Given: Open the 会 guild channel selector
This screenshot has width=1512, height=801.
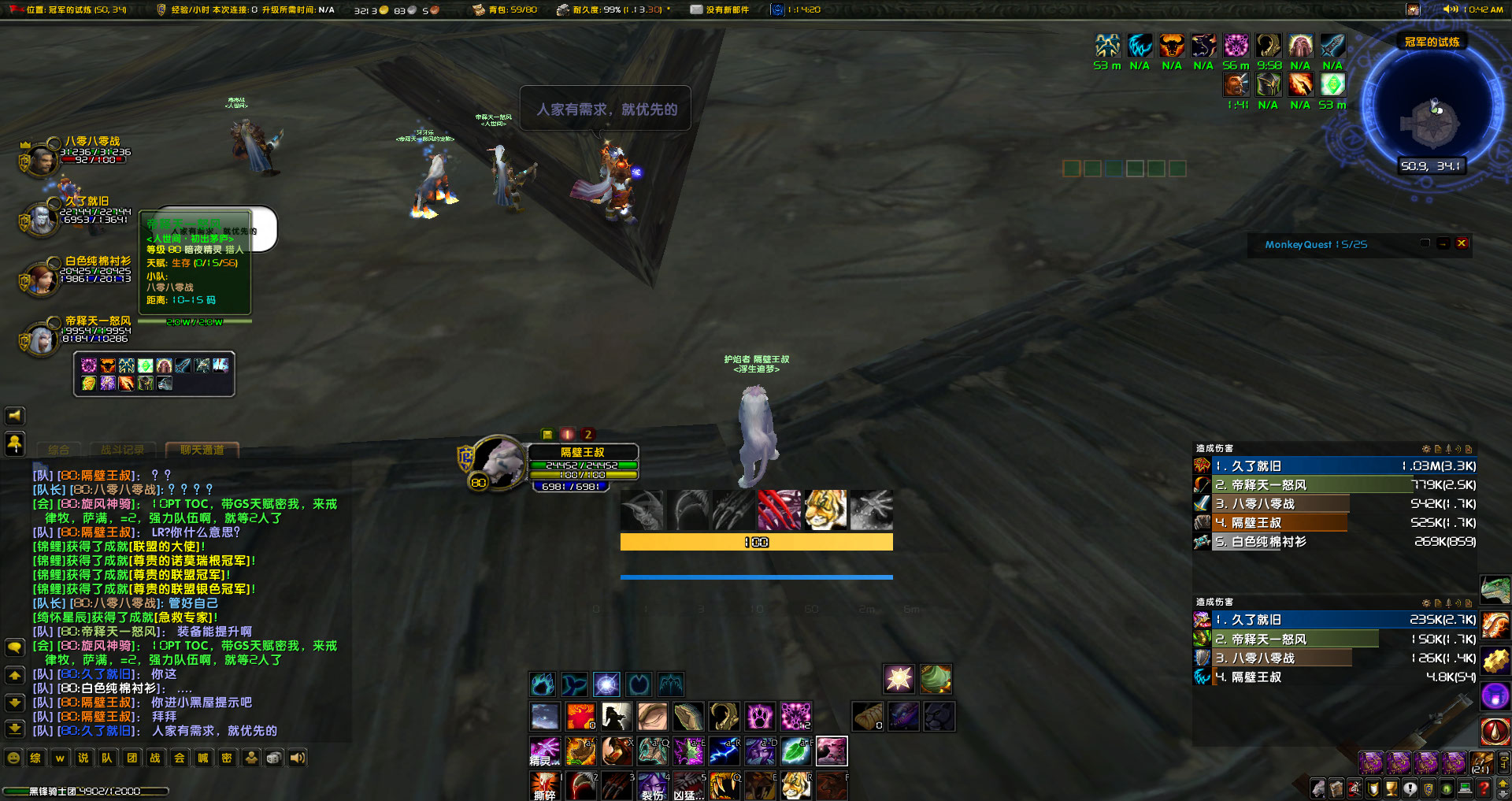Looking at the screenshot, I should (x=179, y=758).
